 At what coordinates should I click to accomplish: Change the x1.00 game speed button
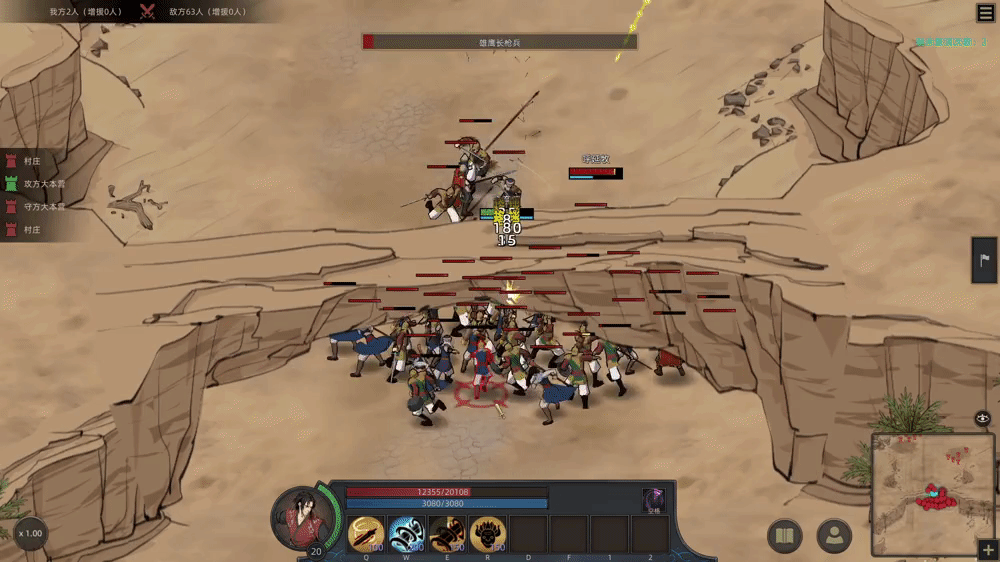tap(30, 533)
